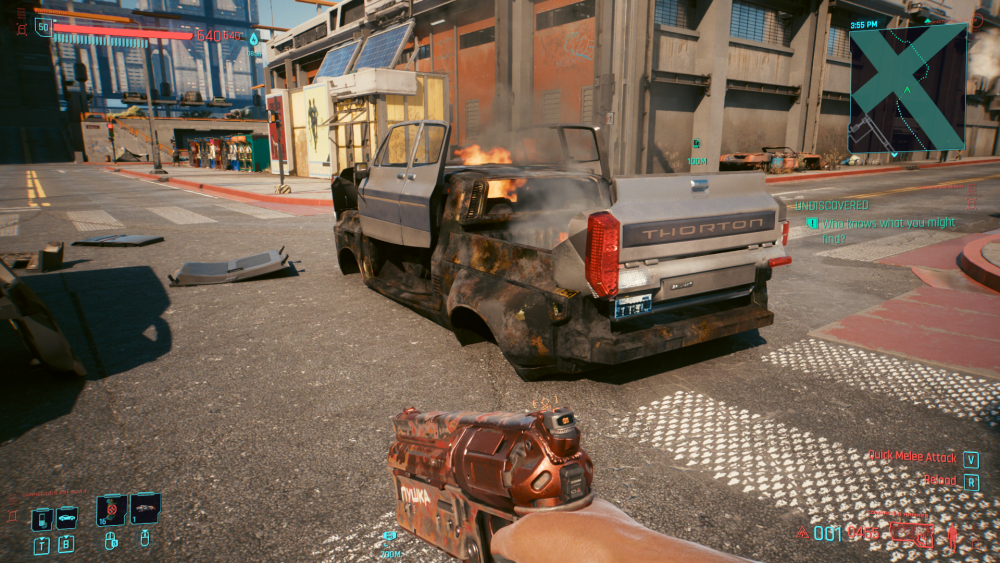Click the level 50 badge
This screenshot has width=1000, height=563.
(x=43, y=27)
